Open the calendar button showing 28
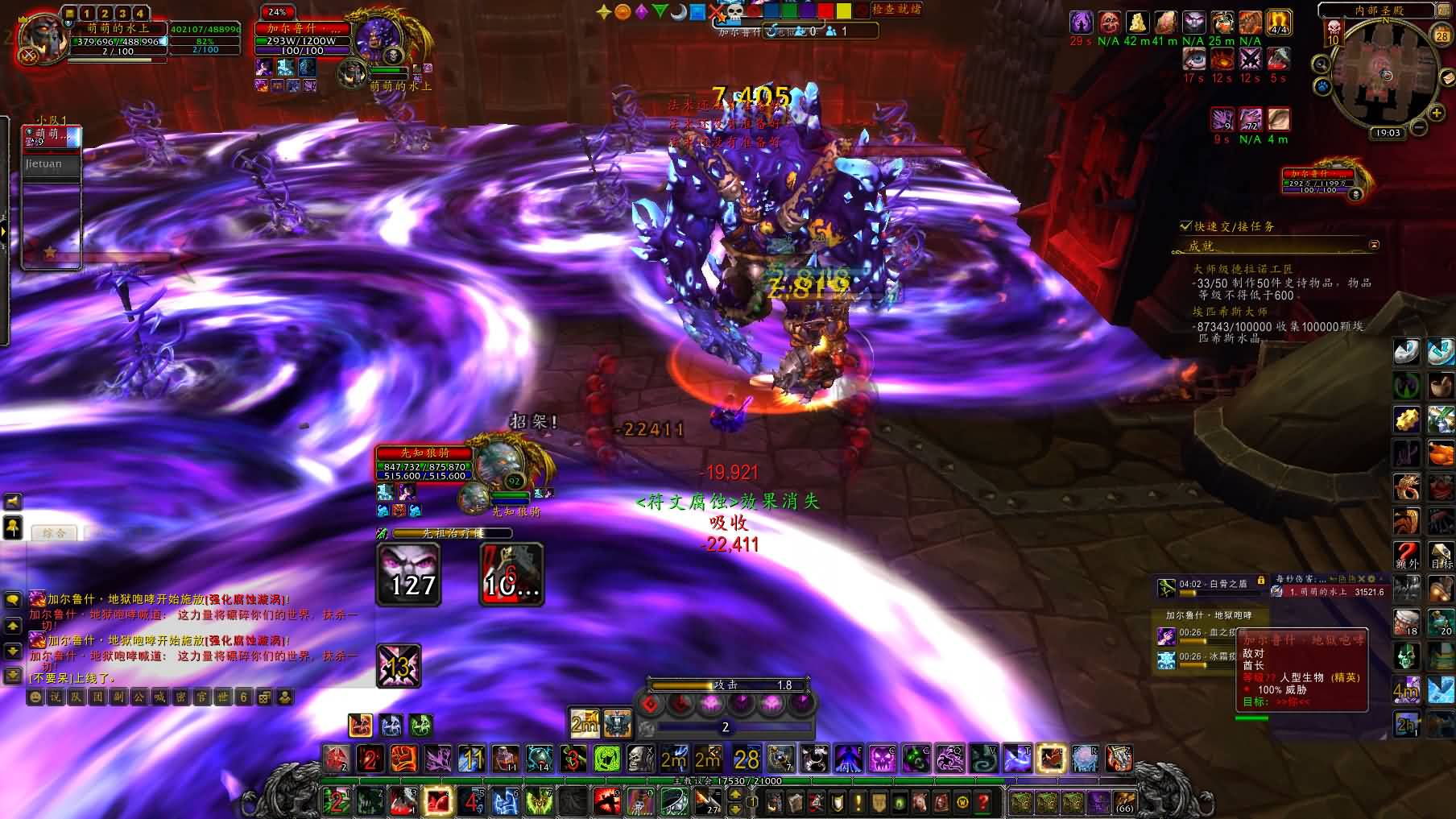 pos(1442,35)
